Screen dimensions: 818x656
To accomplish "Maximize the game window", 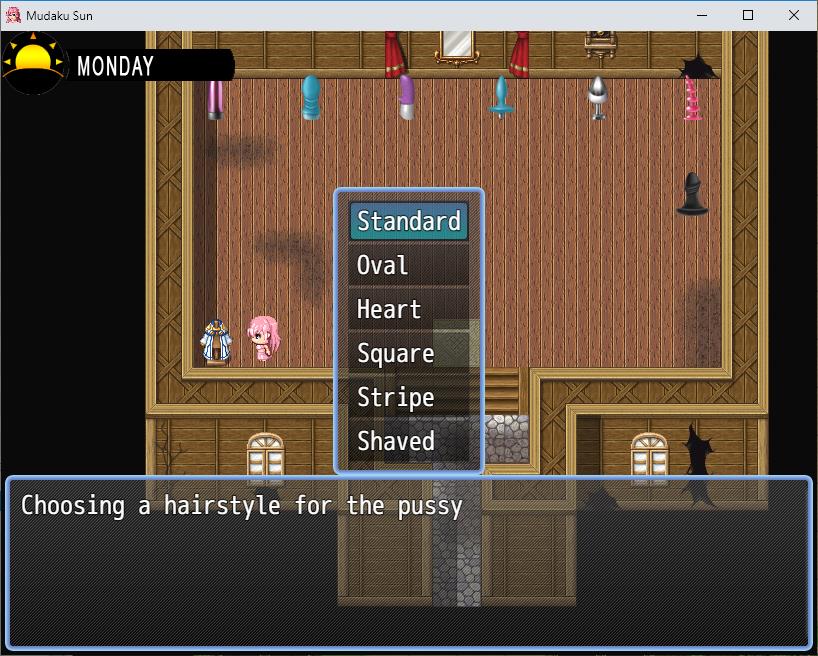I will (x=748, y=15).
